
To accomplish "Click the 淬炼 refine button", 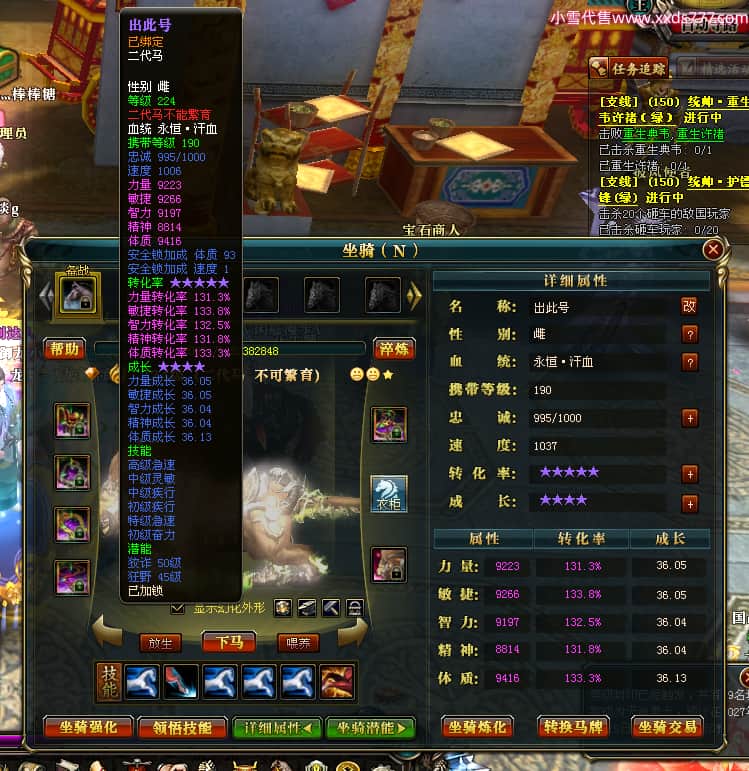I will pos(395,349).
